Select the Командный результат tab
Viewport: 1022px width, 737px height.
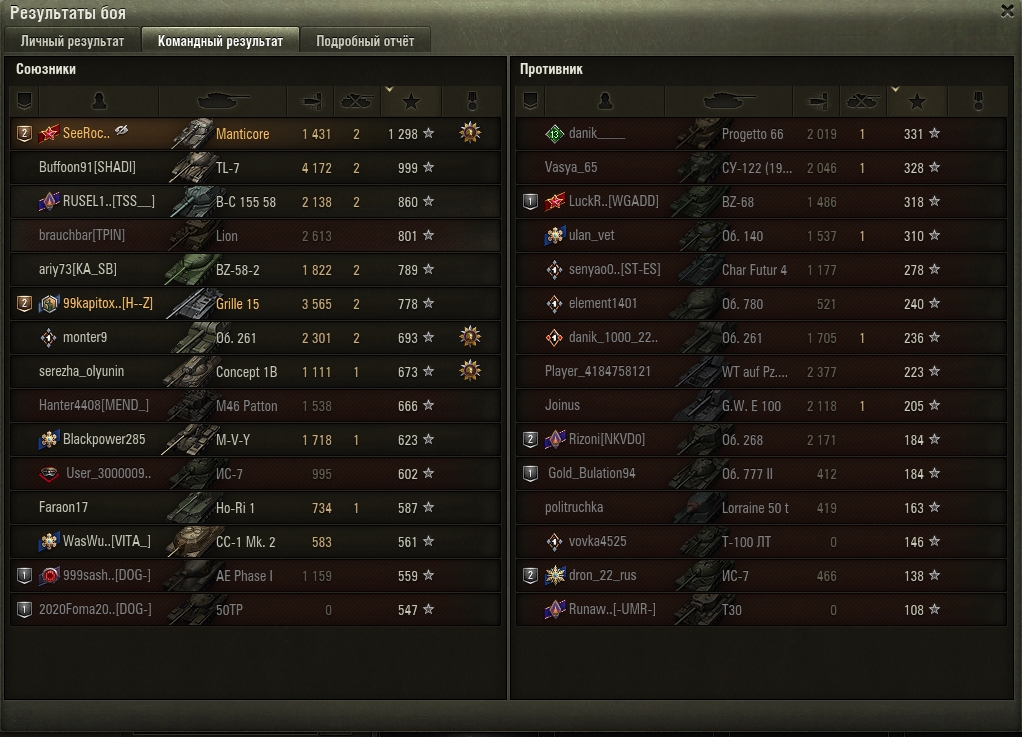tap(220, 41)
